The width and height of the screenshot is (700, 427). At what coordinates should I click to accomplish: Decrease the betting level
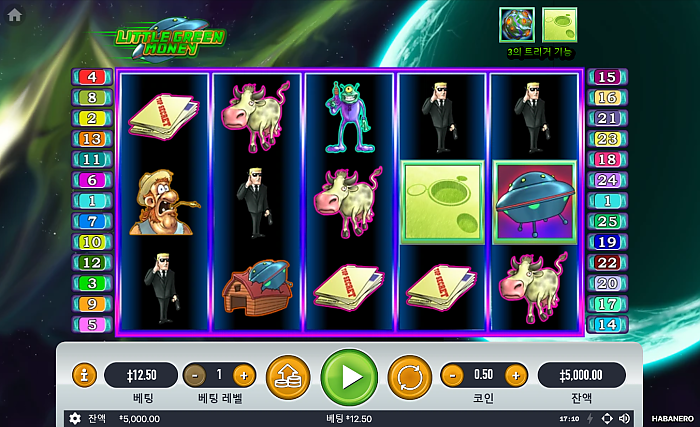[x=196, y=375]
